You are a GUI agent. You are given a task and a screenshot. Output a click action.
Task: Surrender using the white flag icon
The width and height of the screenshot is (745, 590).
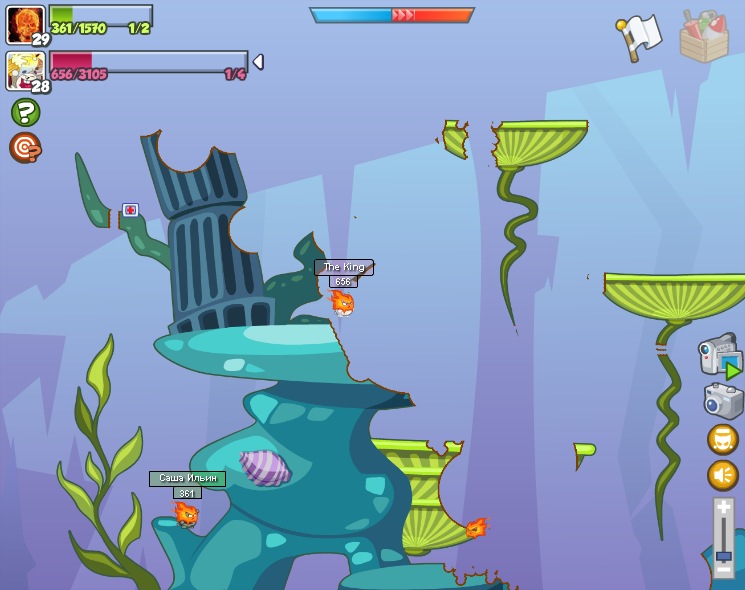639,37
